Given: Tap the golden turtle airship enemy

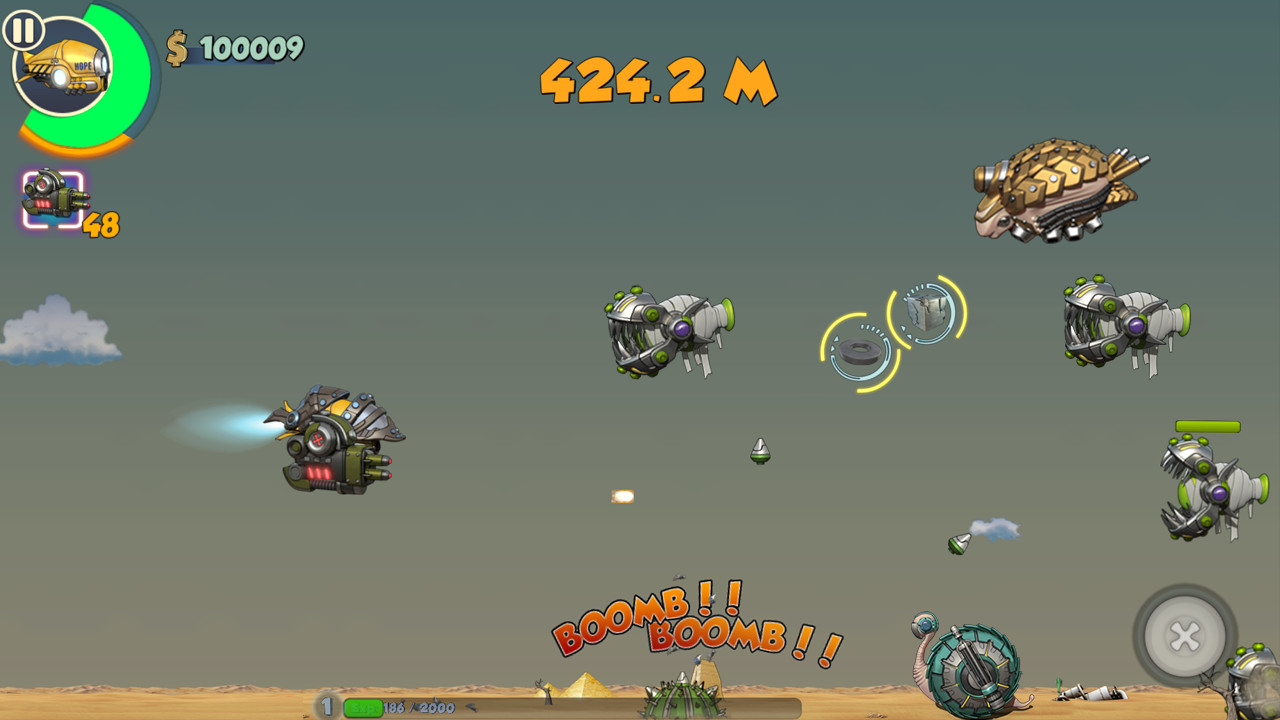Looking at the screenshot, I should 1058,190.
